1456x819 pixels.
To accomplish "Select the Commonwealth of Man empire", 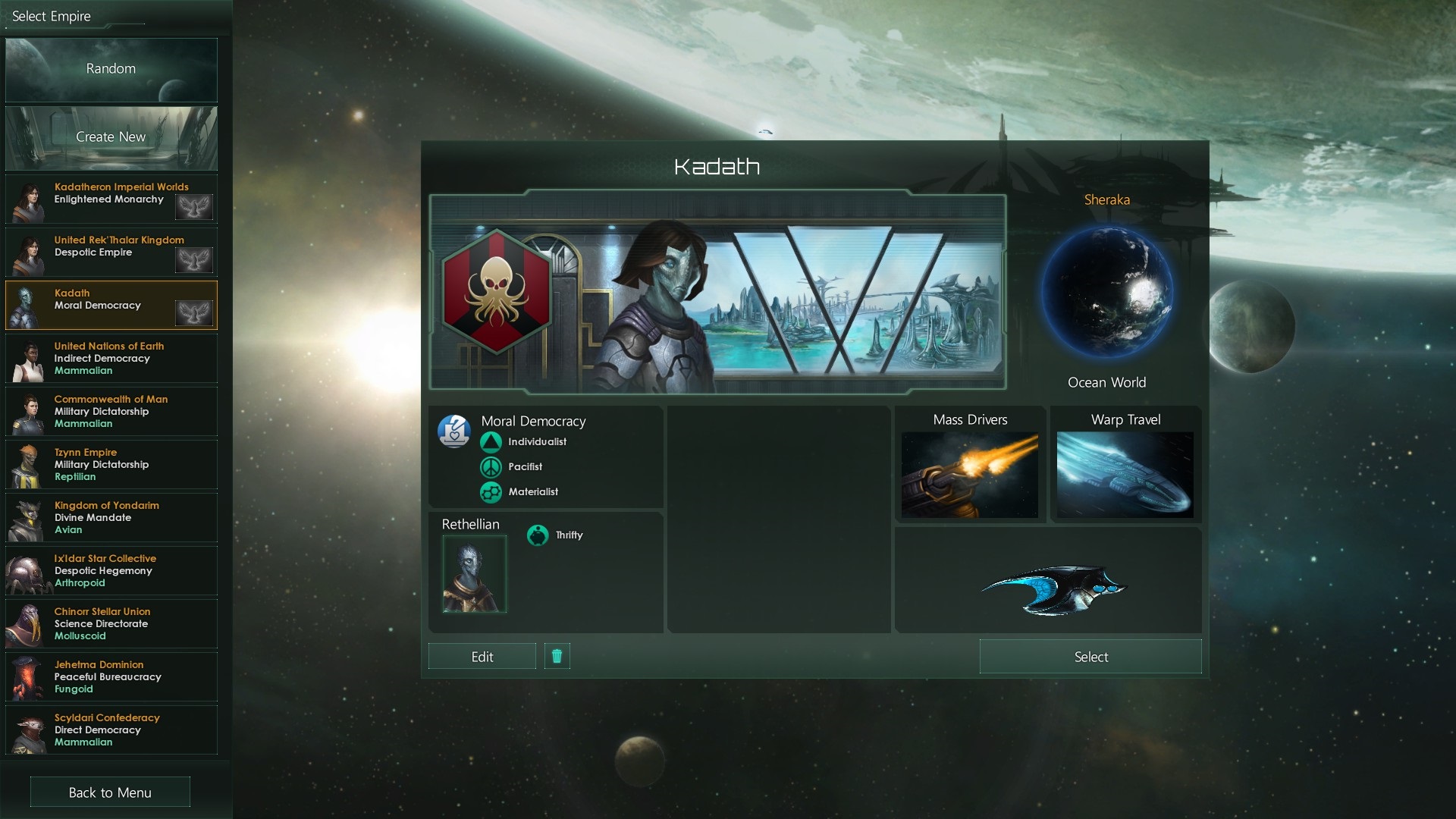I will [x=111, y=411].
